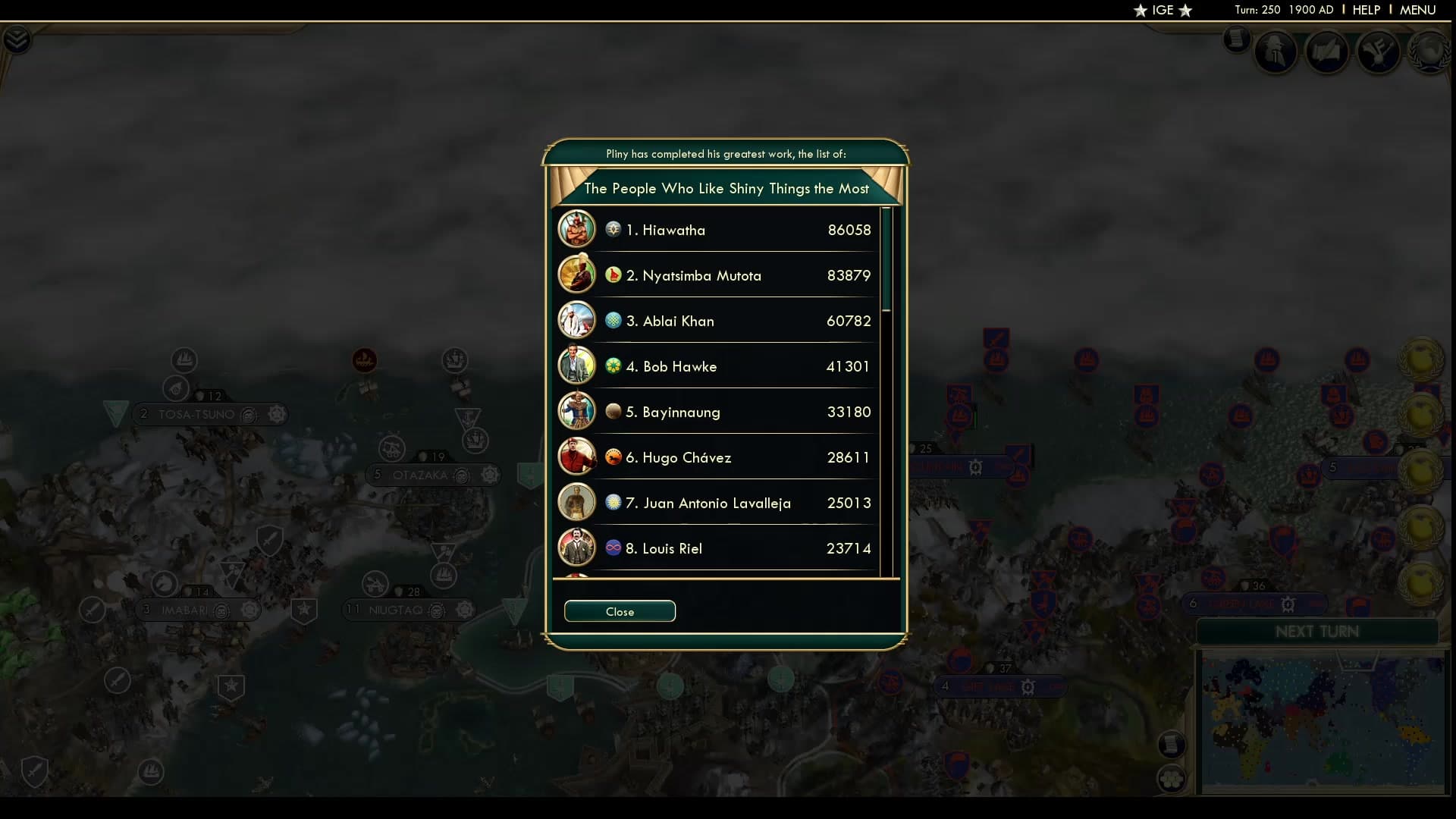This screenshot has height=819, width=1456.
Task: Open the MENU
Action: pyautogui.click(x=1419, y=10)
